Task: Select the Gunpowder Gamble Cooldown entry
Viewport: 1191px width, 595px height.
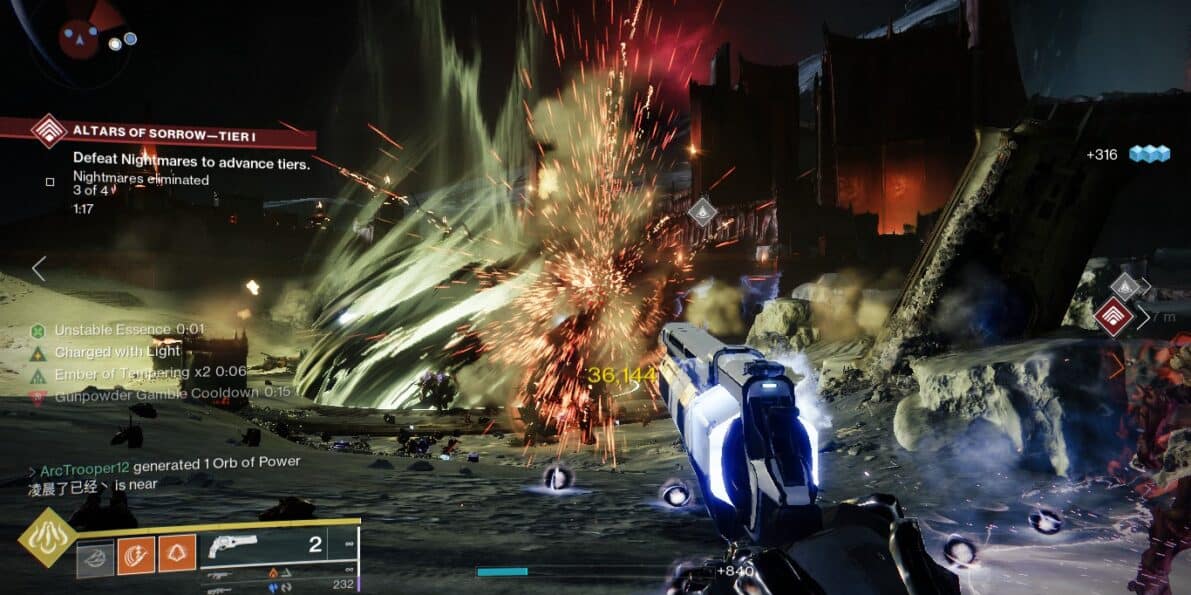Action: click(159, 393)
